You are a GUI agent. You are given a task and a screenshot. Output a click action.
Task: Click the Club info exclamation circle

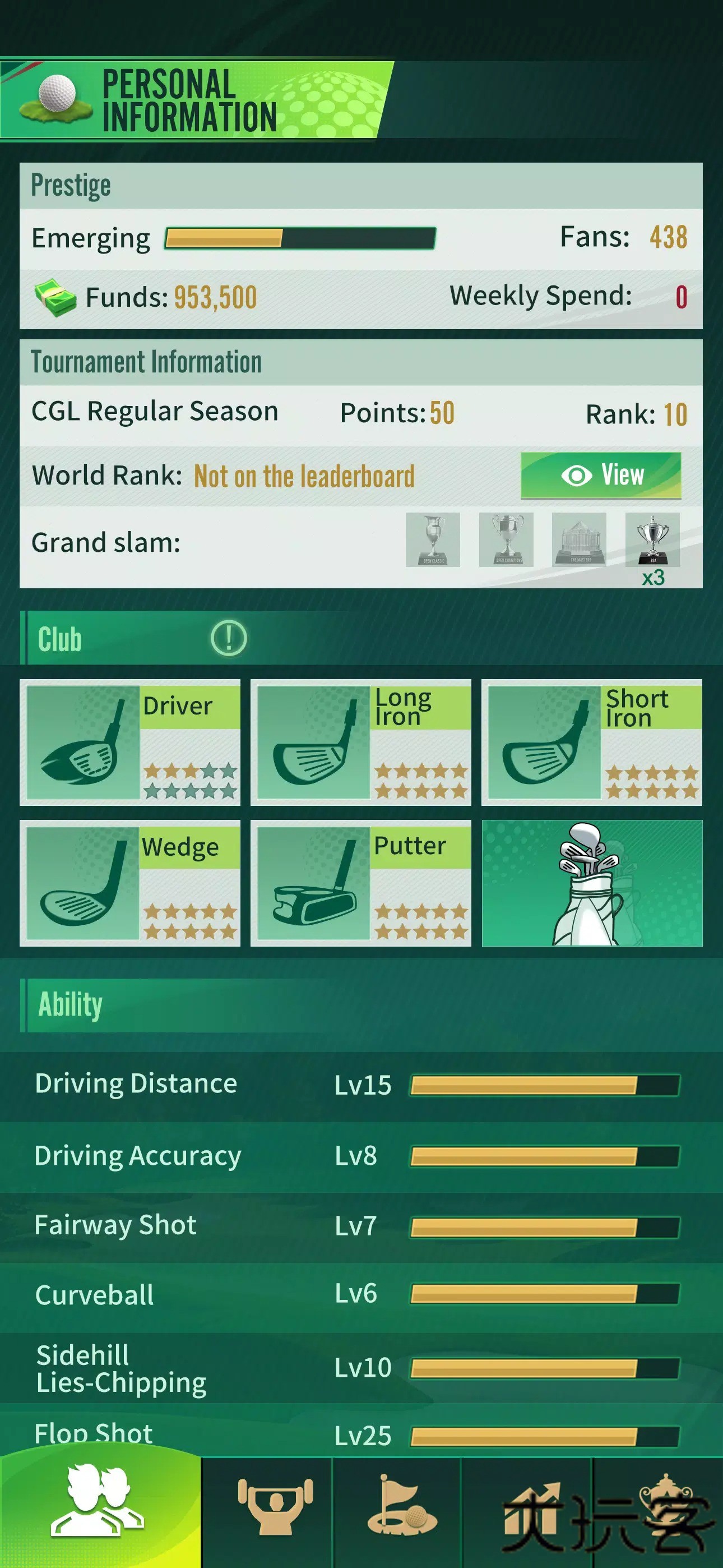click(227, 637)
